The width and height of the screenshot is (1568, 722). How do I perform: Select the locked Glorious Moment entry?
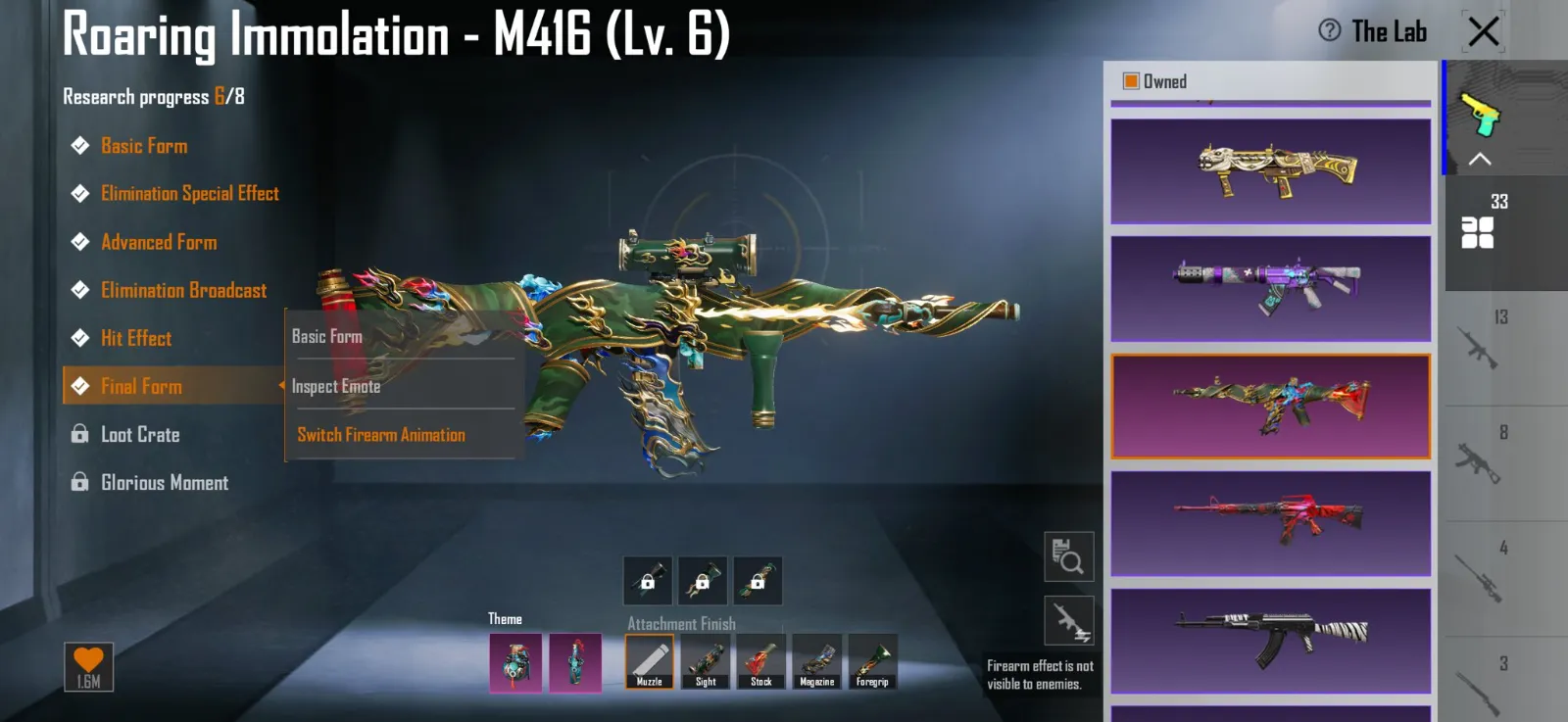tap(165, 482)
